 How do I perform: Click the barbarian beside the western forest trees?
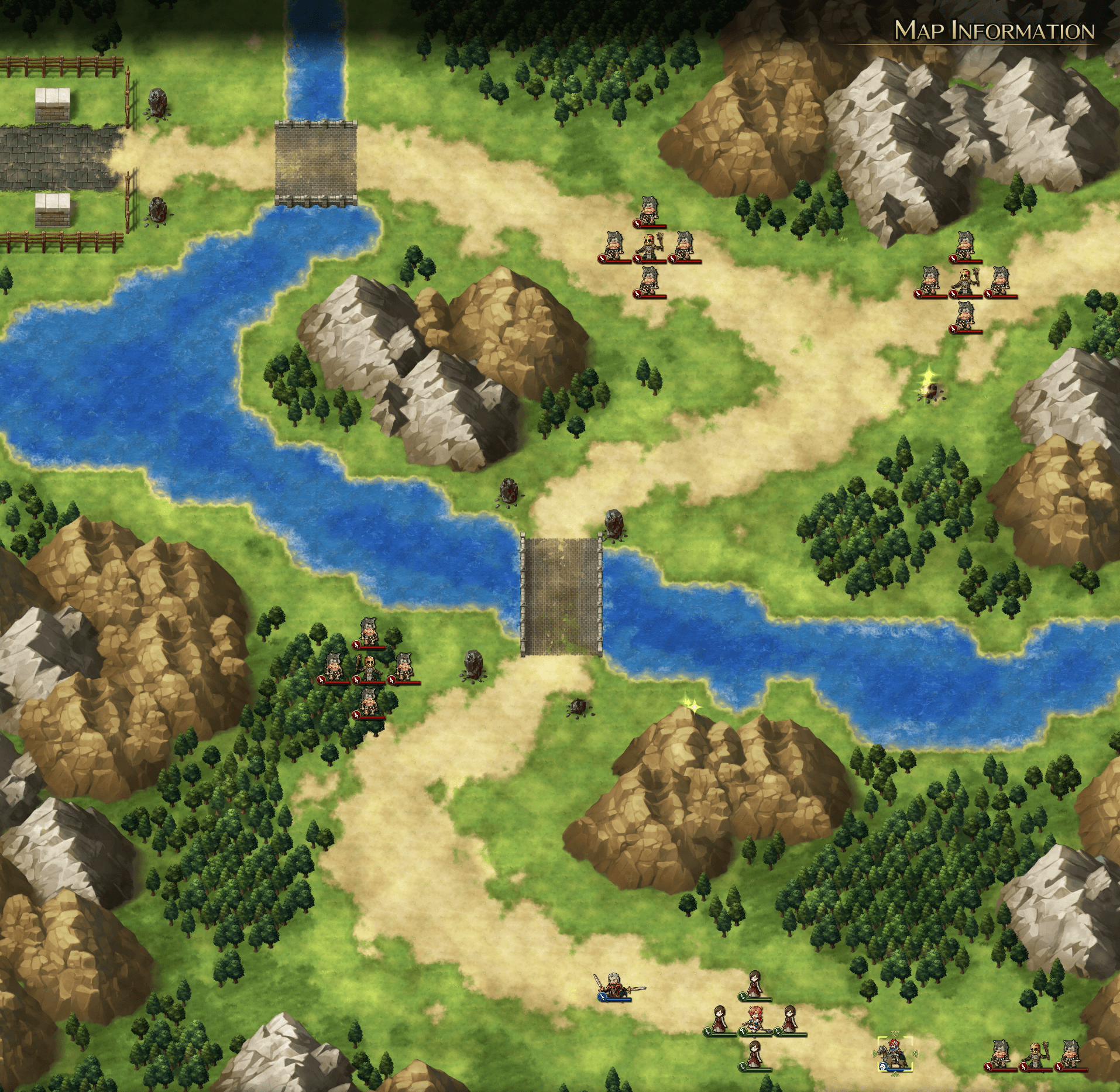(334, 666)
